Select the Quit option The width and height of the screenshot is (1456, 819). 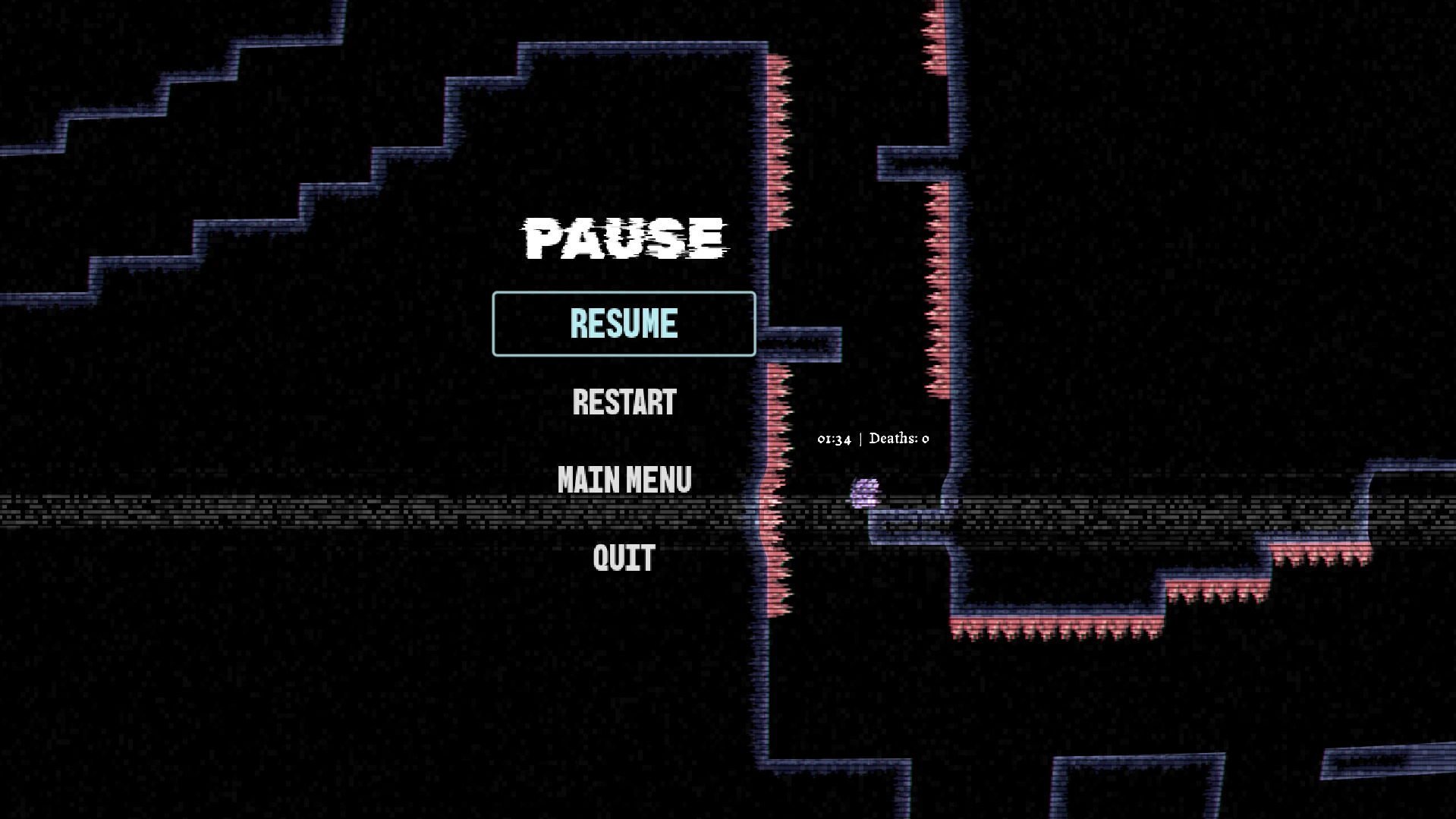pos(624,558)
